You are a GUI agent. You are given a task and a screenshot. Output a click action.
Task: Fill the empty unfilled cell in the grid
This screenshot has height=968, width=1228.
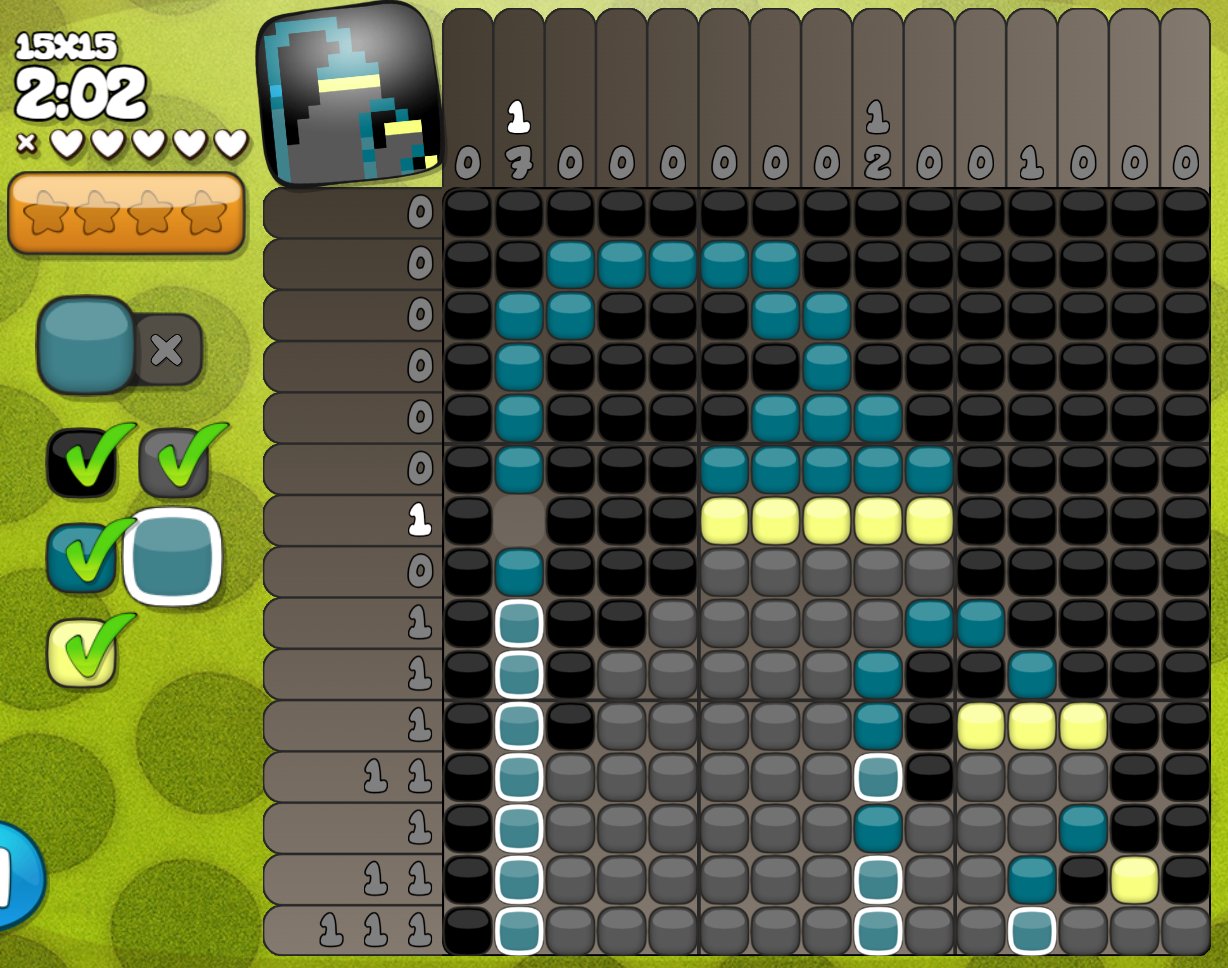coord(519,520)
